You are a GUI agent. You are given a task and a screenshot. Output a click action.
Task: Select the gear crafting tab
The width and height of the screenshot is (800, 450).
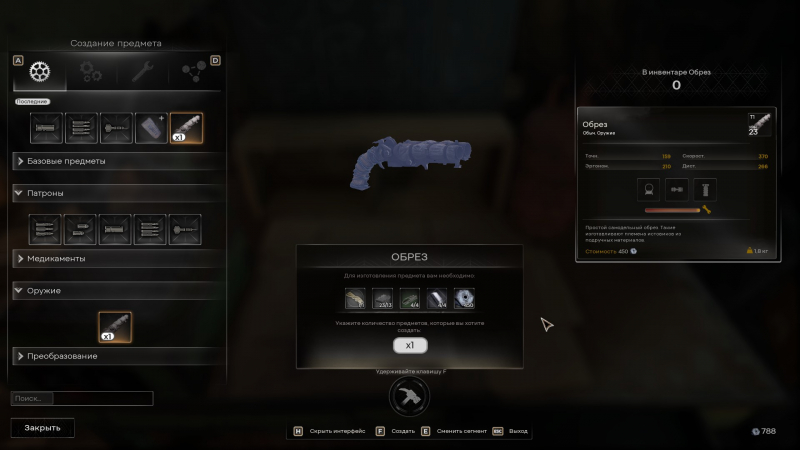[39, 72]
